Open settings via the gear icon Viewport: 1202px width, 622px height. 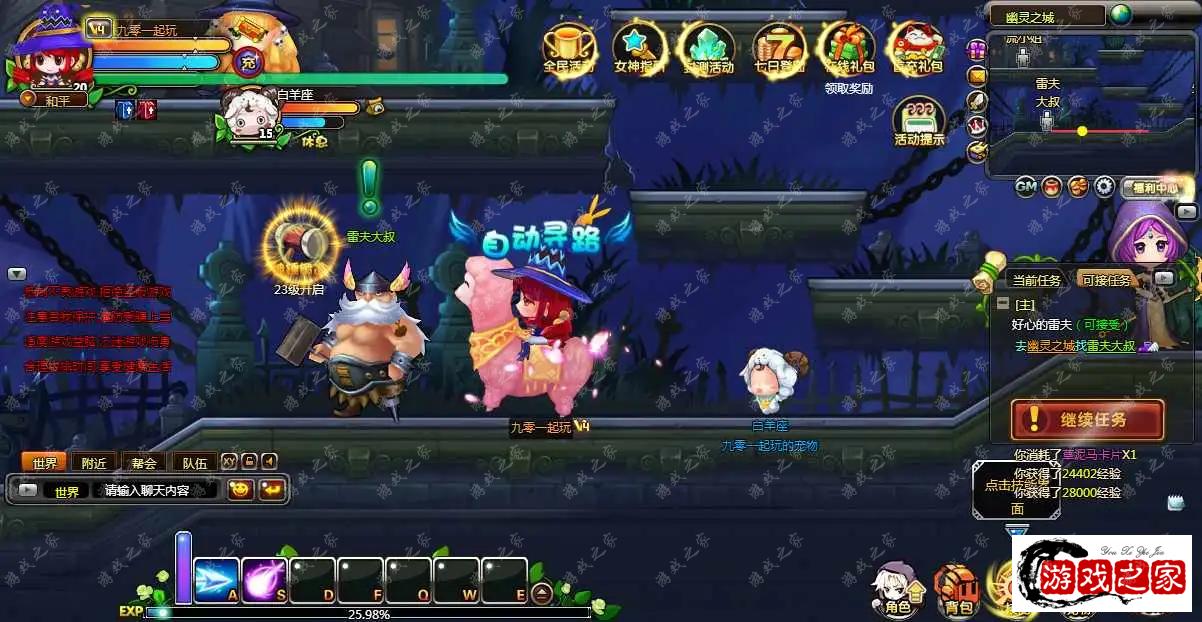[x=1104, y=186]
